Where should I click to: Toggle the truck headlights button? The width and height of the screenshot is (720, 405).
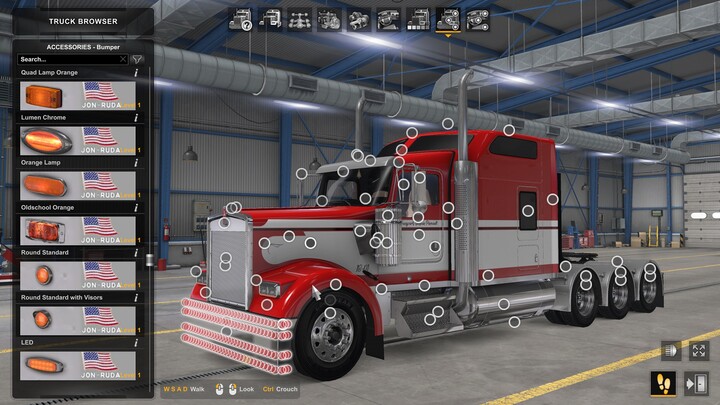pos(669,352)
